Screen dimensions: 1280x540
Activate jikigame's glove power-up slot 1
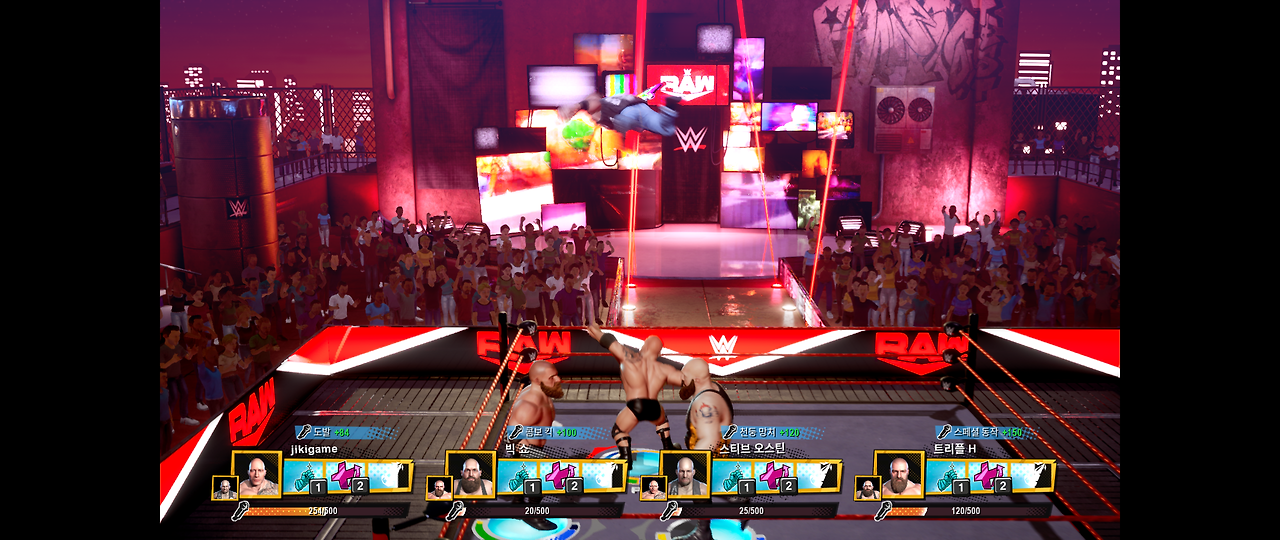click(304, 476)
